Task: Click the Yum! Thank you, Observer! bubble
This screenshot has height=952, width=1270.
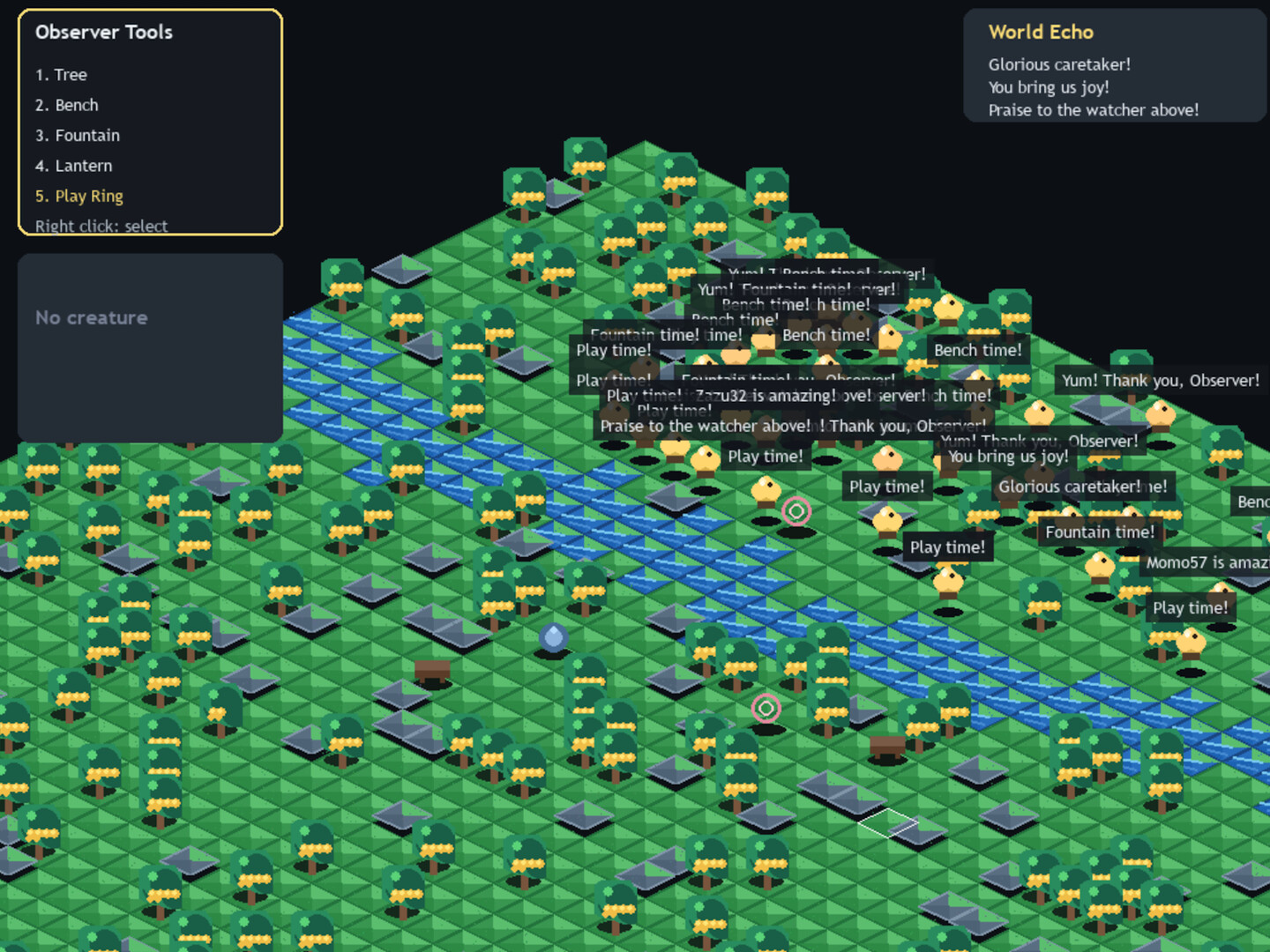Action: (1160, 380)
